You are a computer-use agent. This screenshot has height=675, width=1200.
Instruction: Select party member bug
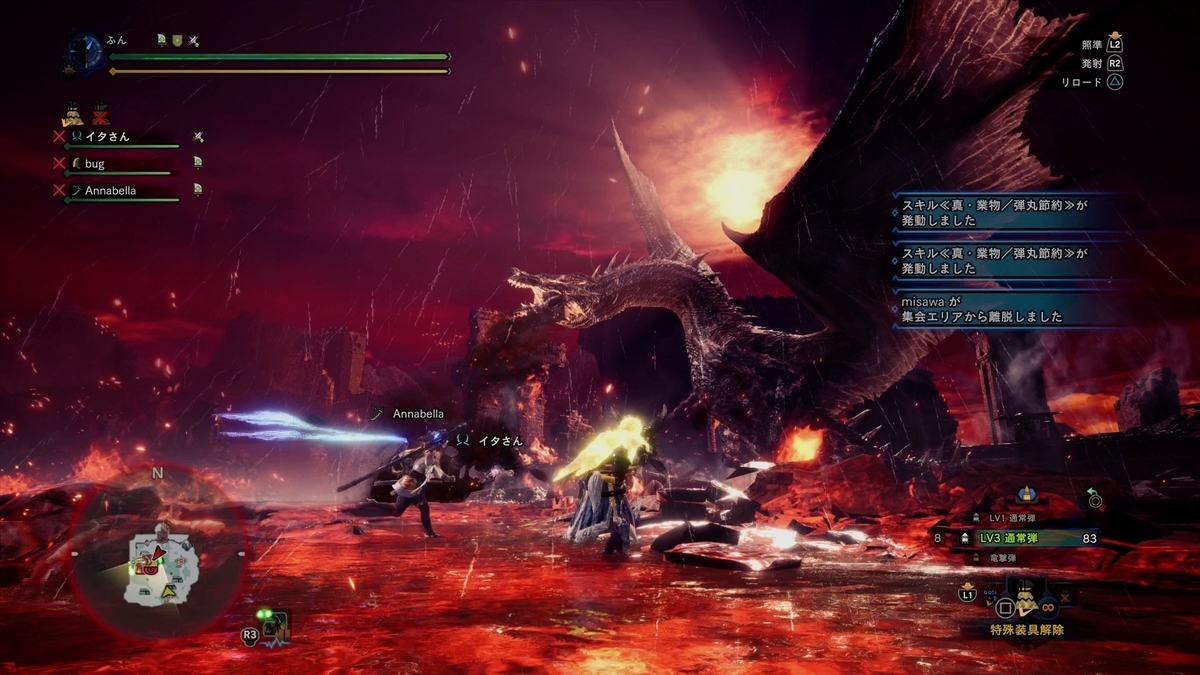tap(95, 163)
